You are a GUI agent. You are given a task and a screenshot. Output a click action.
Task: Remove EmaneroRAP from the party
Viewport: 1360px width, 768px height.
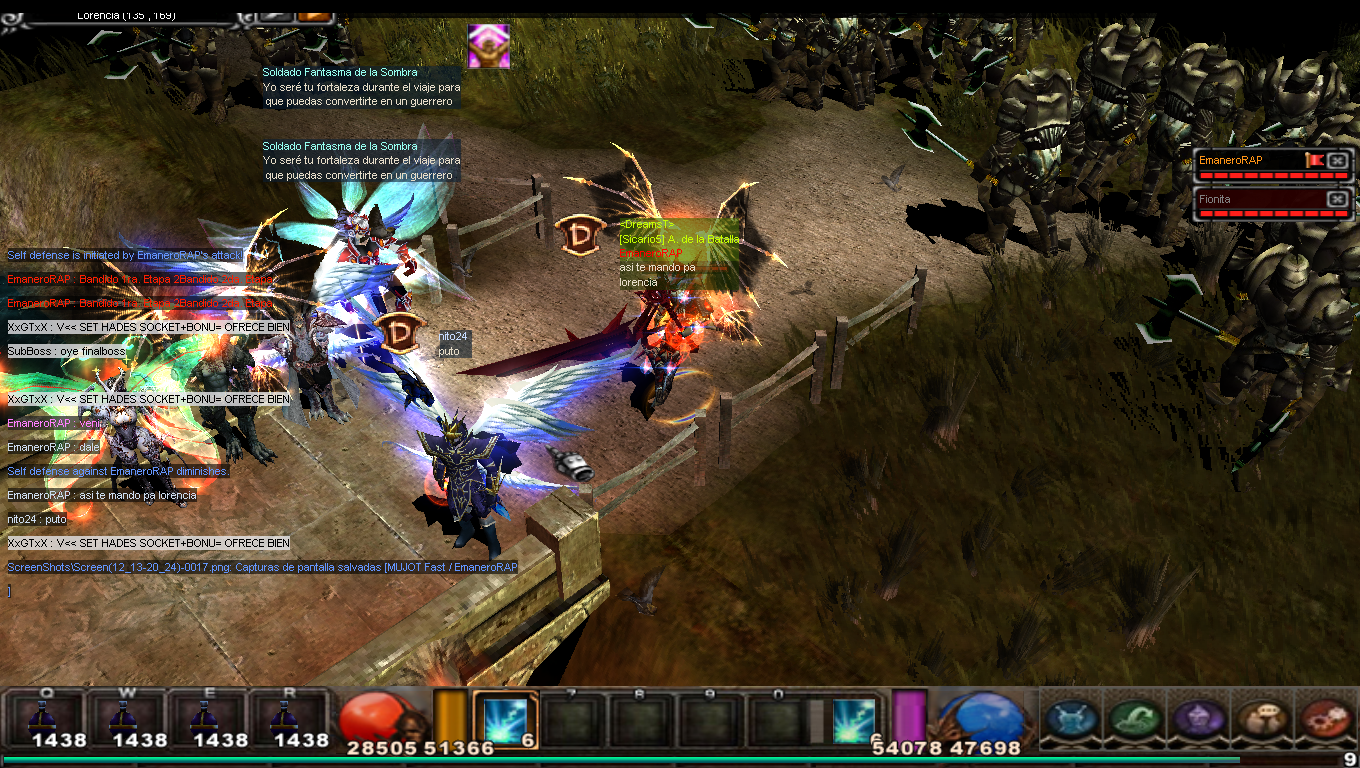(1338, 160)
